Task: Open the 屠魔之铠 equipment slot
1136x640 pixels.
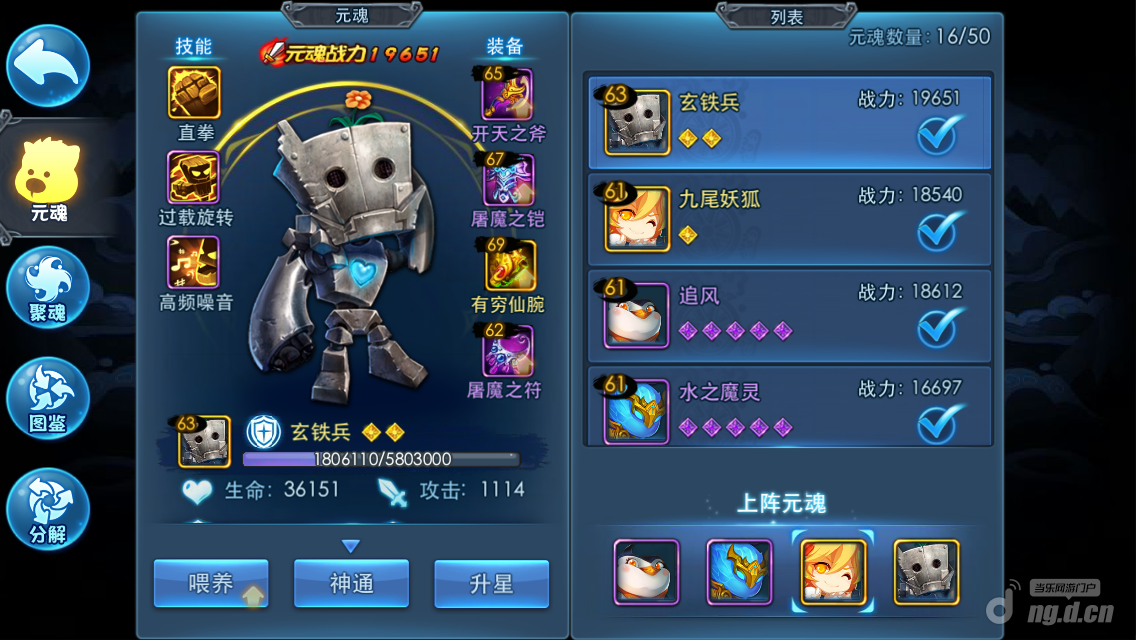Action: pos(509,180)
